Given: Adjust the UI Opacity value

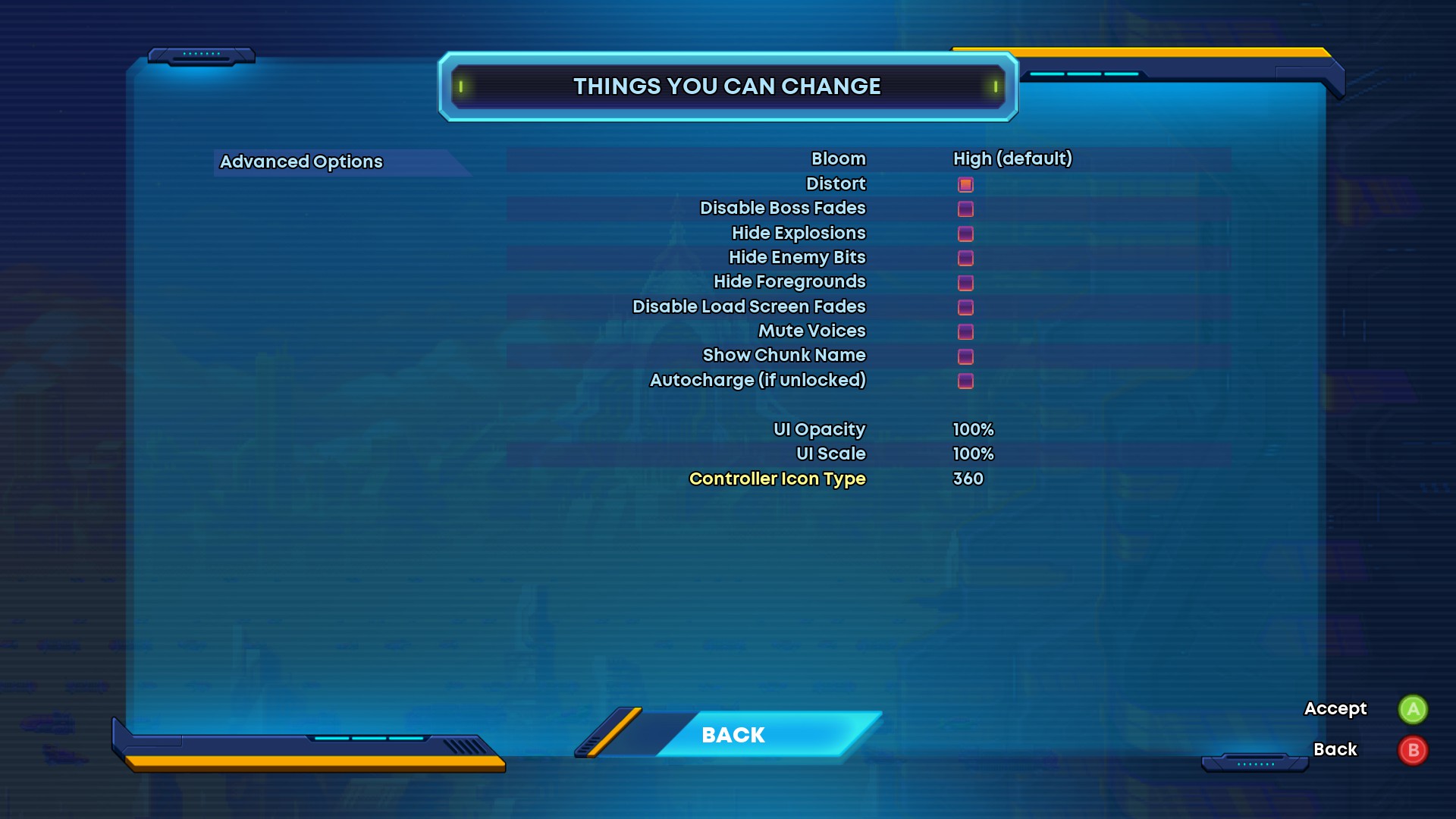Looking at the screenshot, I should tap(973, 429).
